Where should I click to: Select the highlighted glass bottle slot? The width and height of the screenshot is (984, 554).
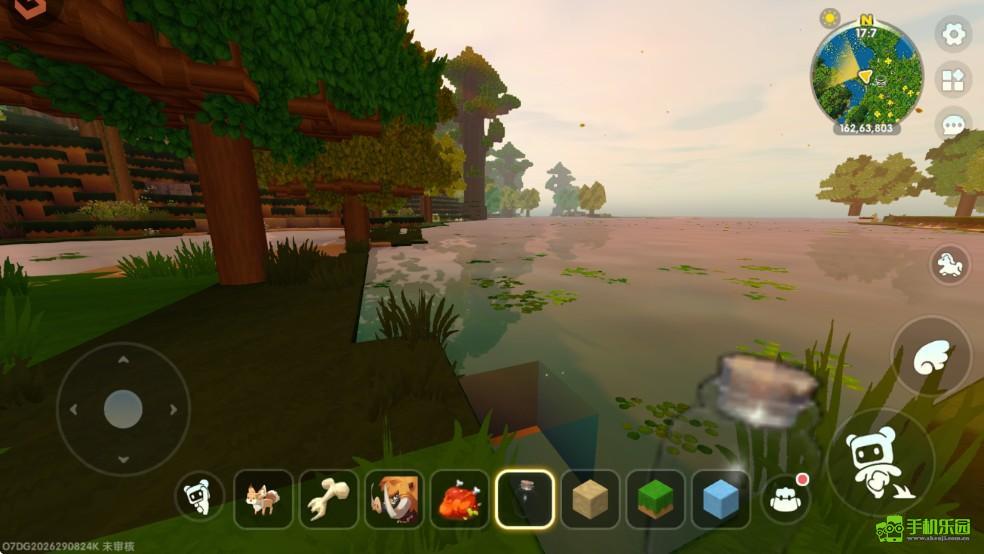[x=525, y=498]
